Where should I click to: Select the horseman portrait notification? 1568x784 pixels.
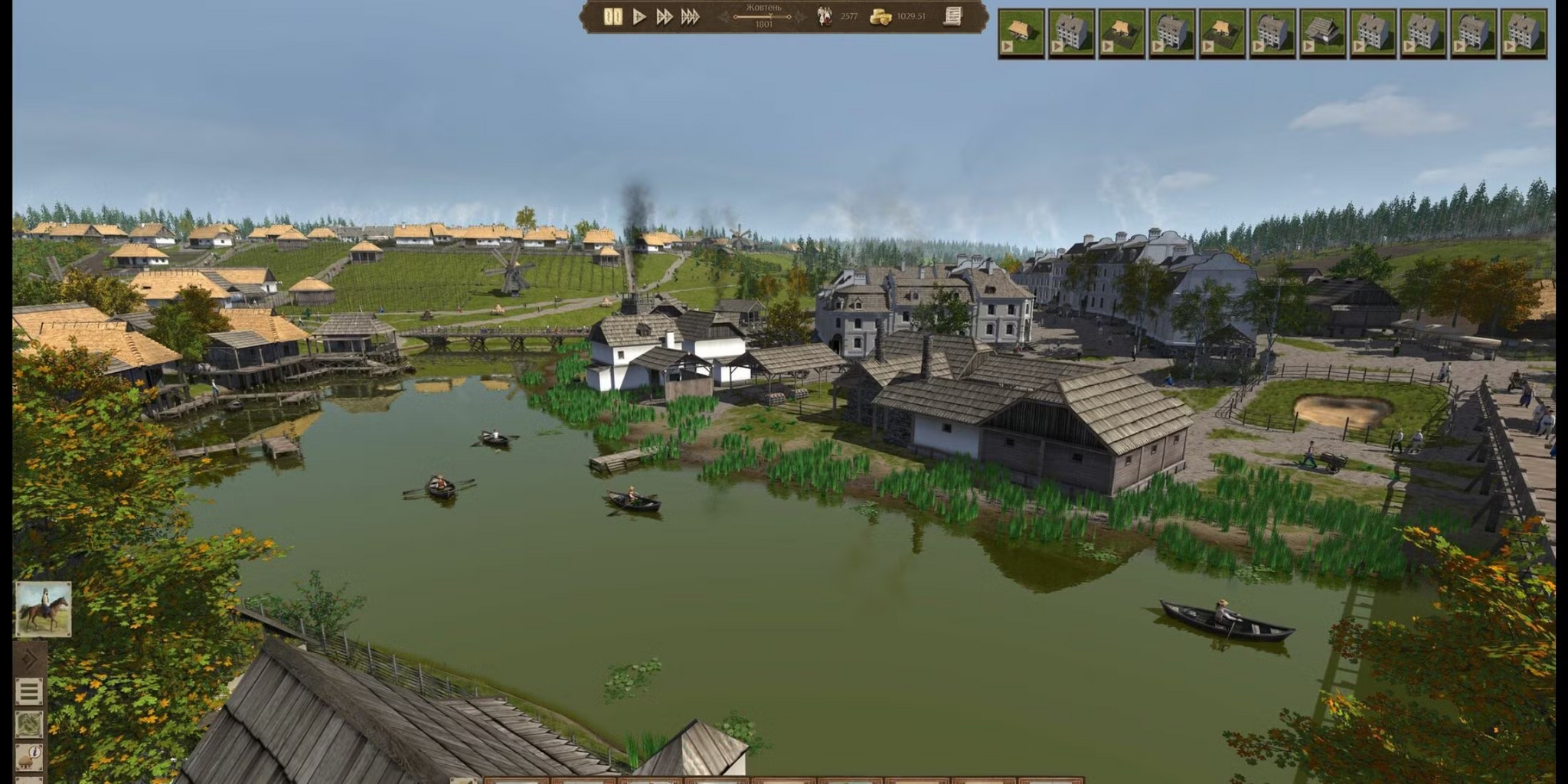coord(44,609)
